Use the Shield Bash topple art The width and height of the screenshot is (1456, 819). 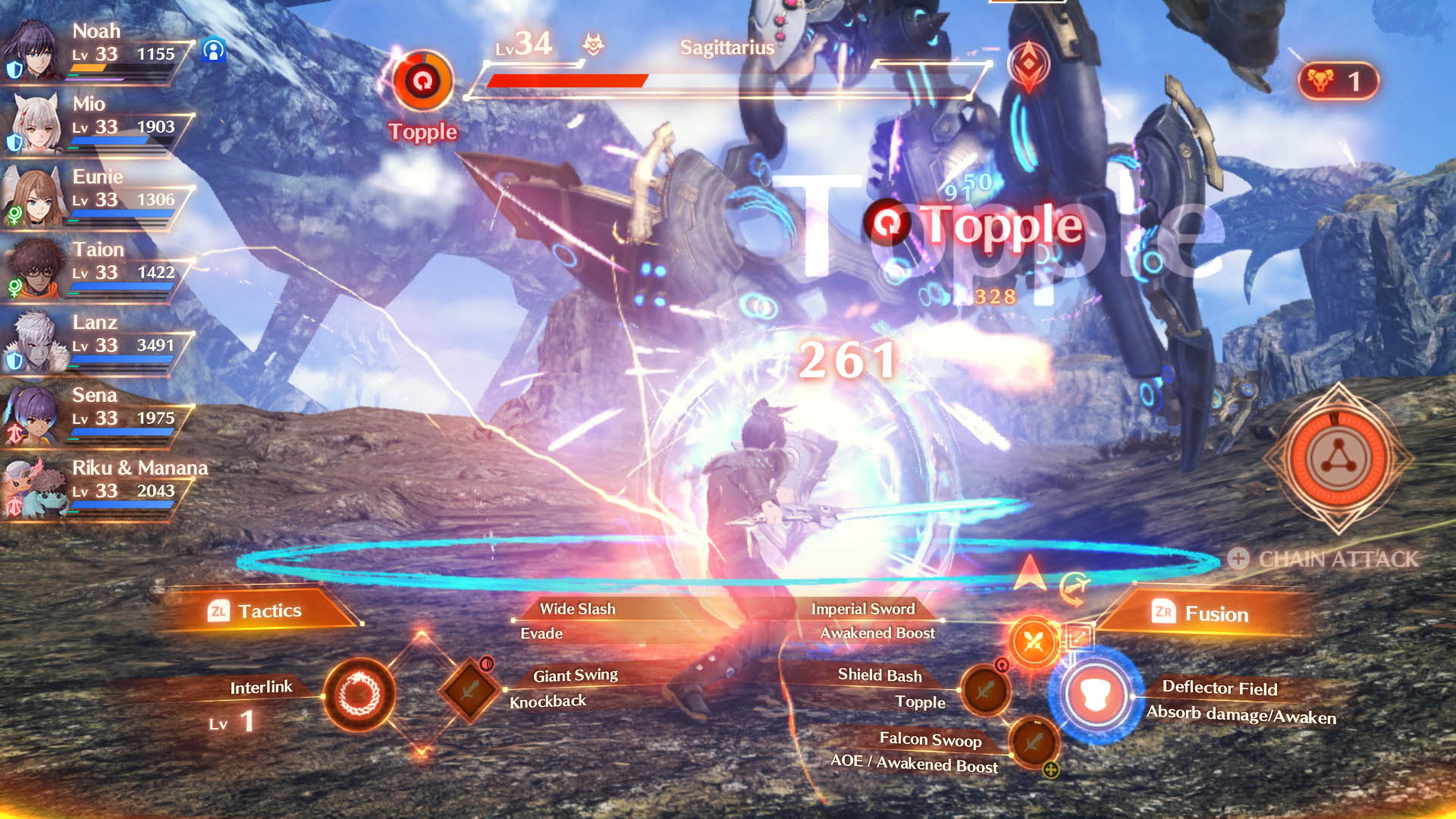(985, 691)
